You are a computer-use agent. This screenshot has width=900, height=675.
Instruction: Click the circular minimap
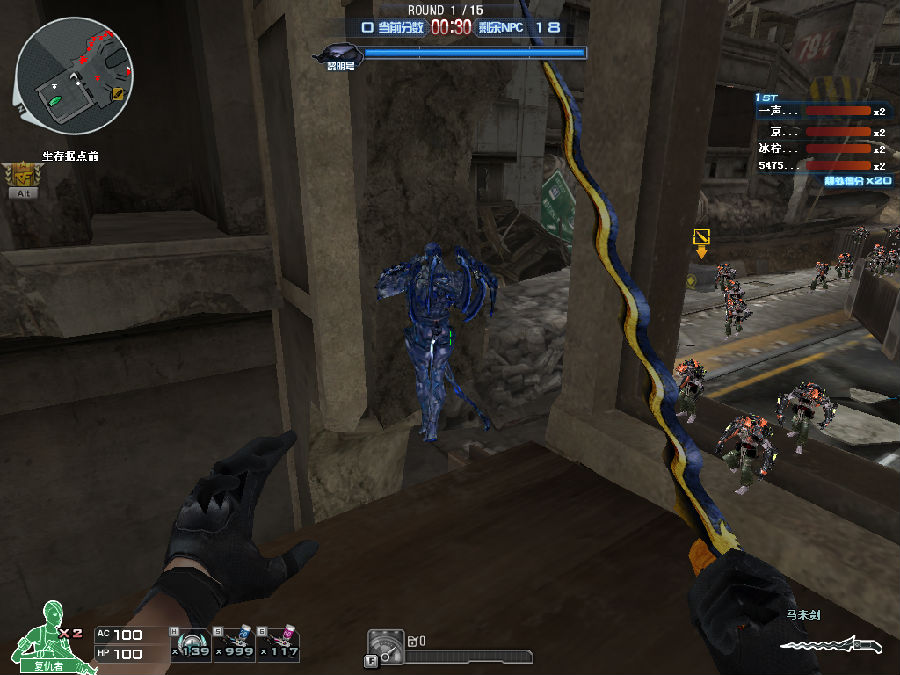76,75
